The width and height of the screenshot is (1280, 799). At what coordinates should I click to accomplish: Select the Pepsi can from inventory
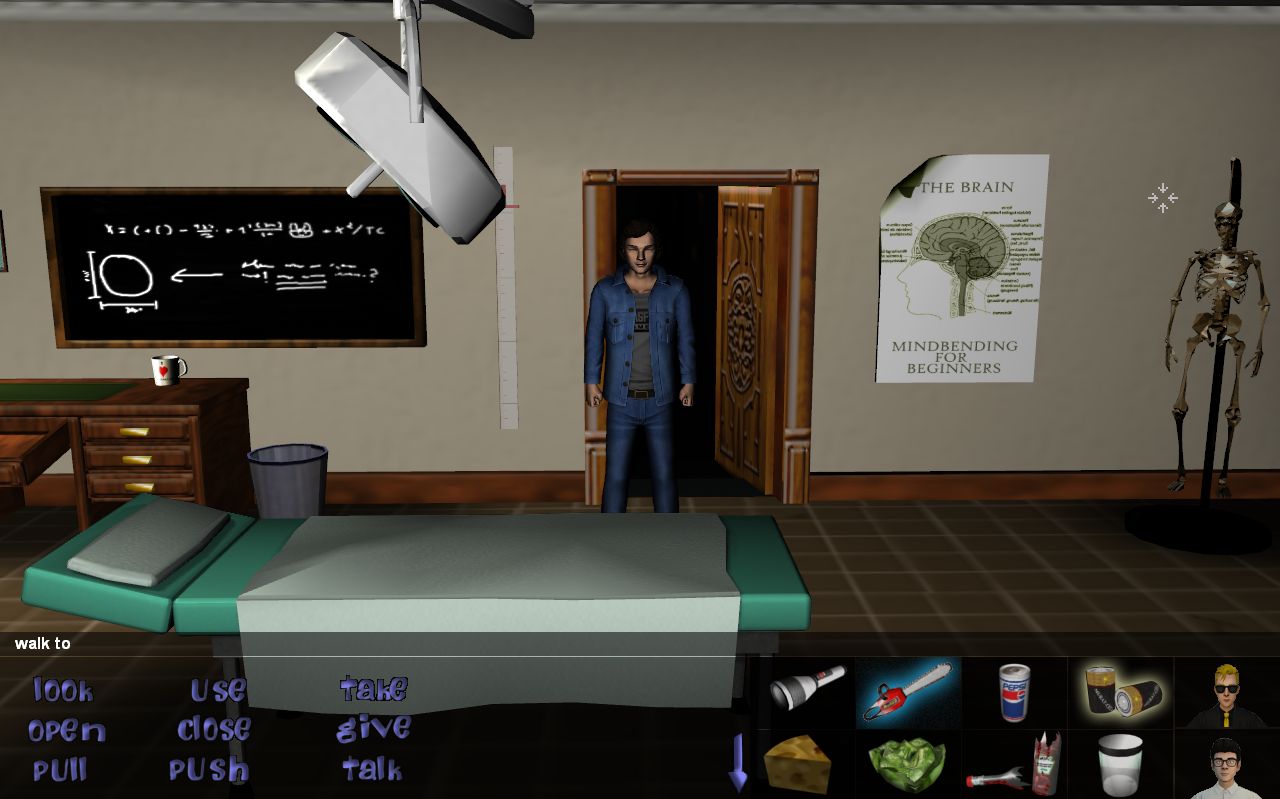pyautogui.click(x=1014, y=692)
